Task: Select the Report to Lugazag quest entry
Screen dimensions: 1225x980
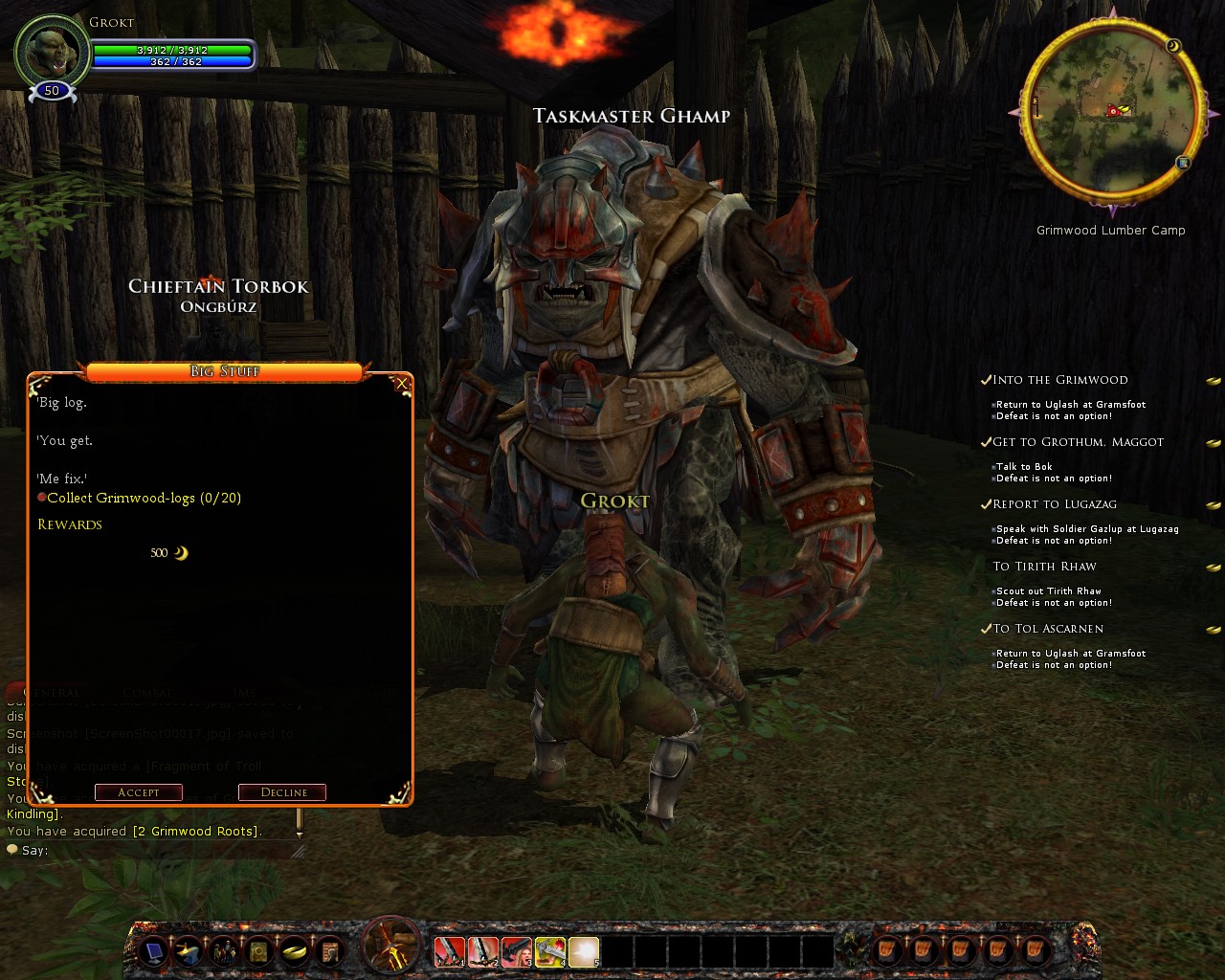Action: click(x=1055, y=504)
